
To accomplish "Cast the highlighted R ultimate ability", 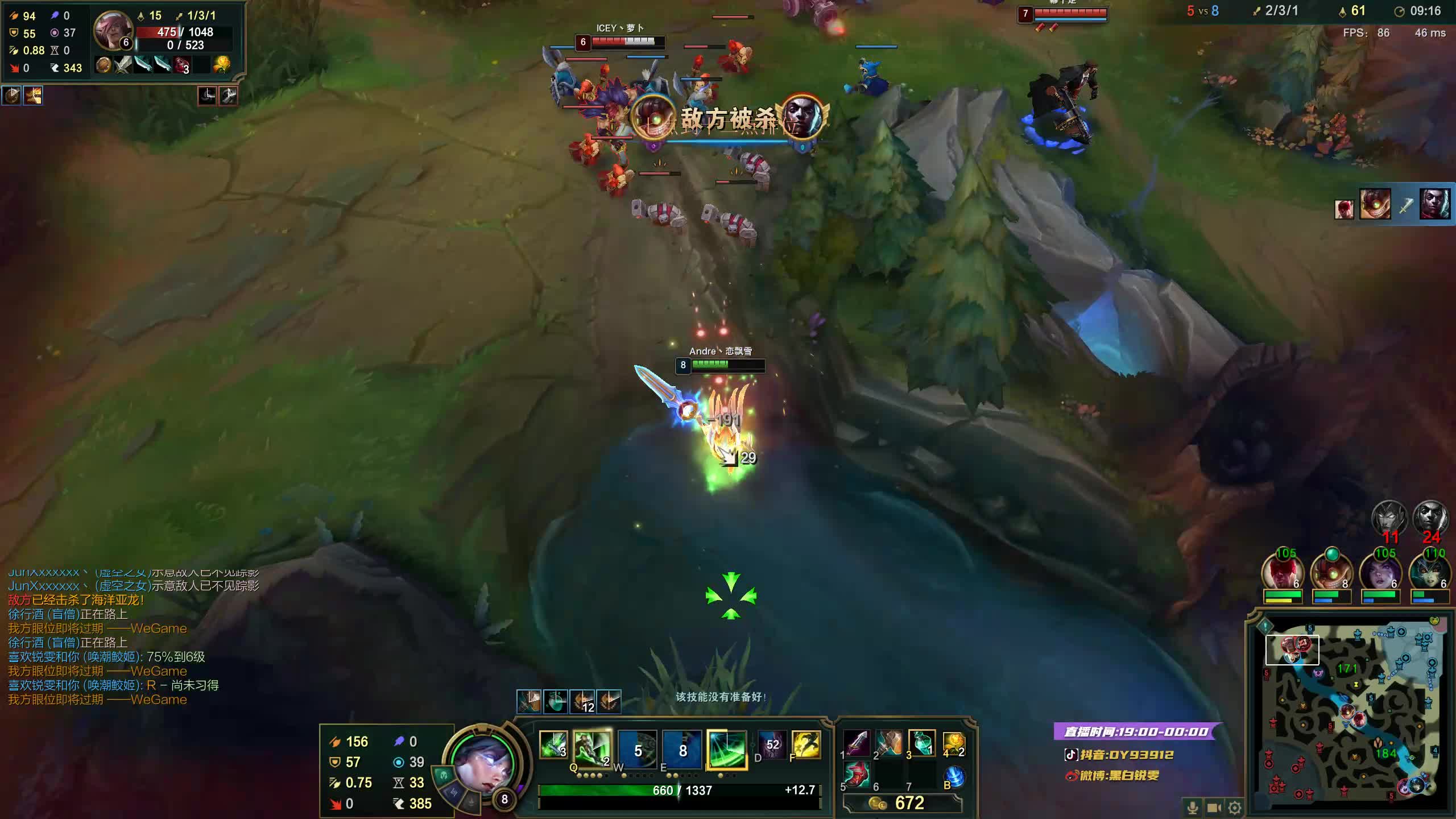I will pos(726,750).
